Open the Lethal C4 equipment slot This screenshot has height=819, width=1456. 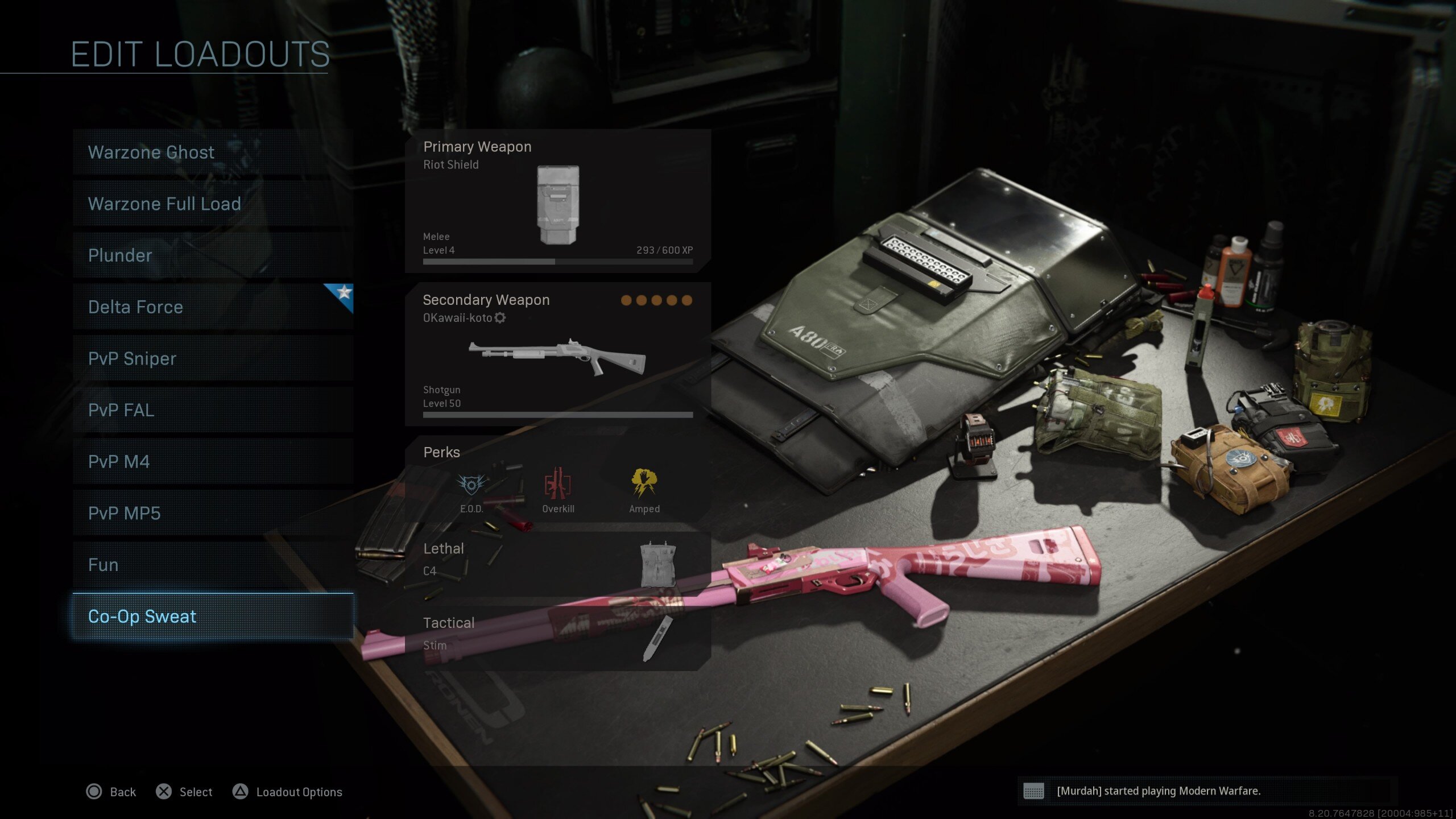pos(557,564)
